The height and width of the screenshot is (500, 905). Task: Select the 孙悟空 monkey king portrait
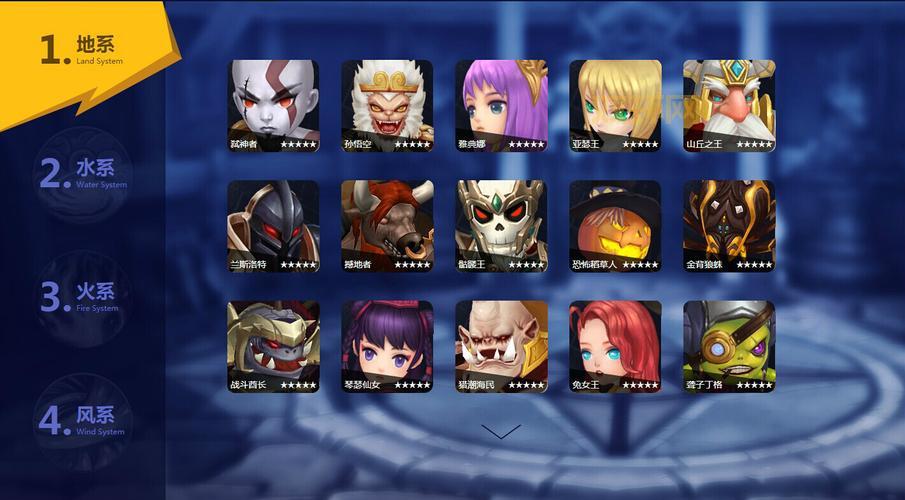coord(387,105)
